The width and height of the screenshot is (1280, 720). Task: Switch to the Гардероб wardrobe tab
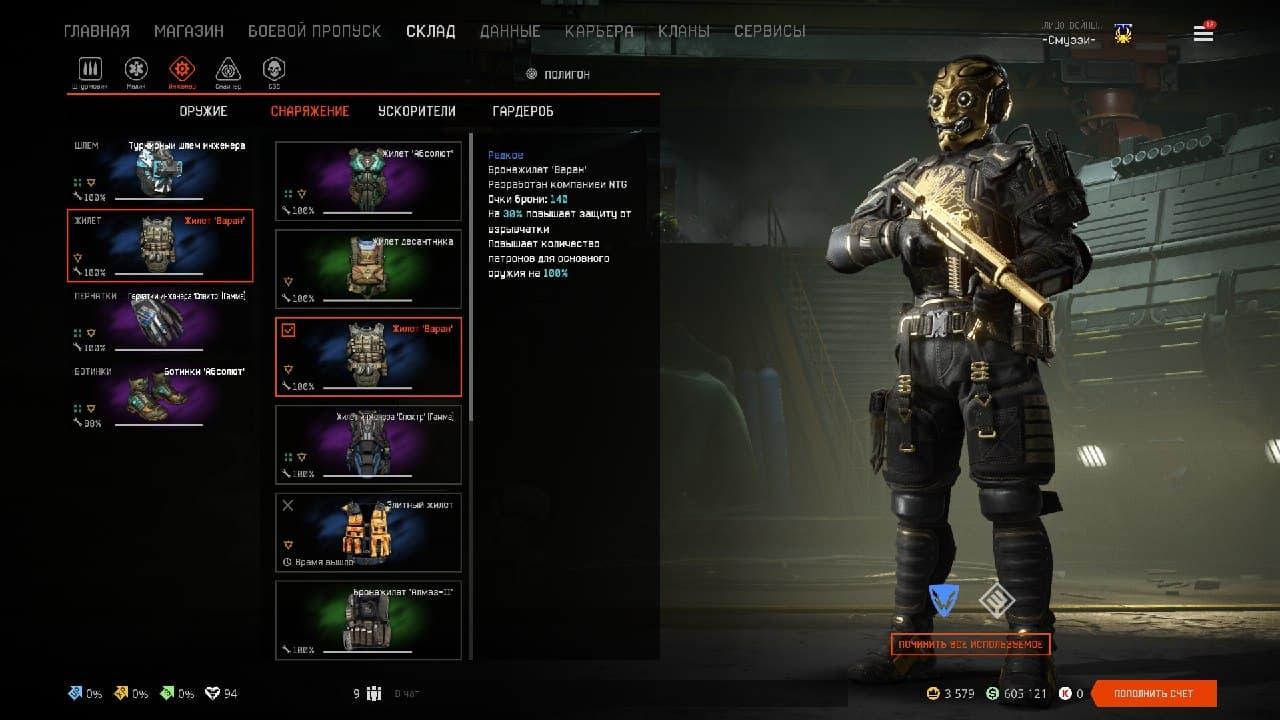click(x=523, y=111)
